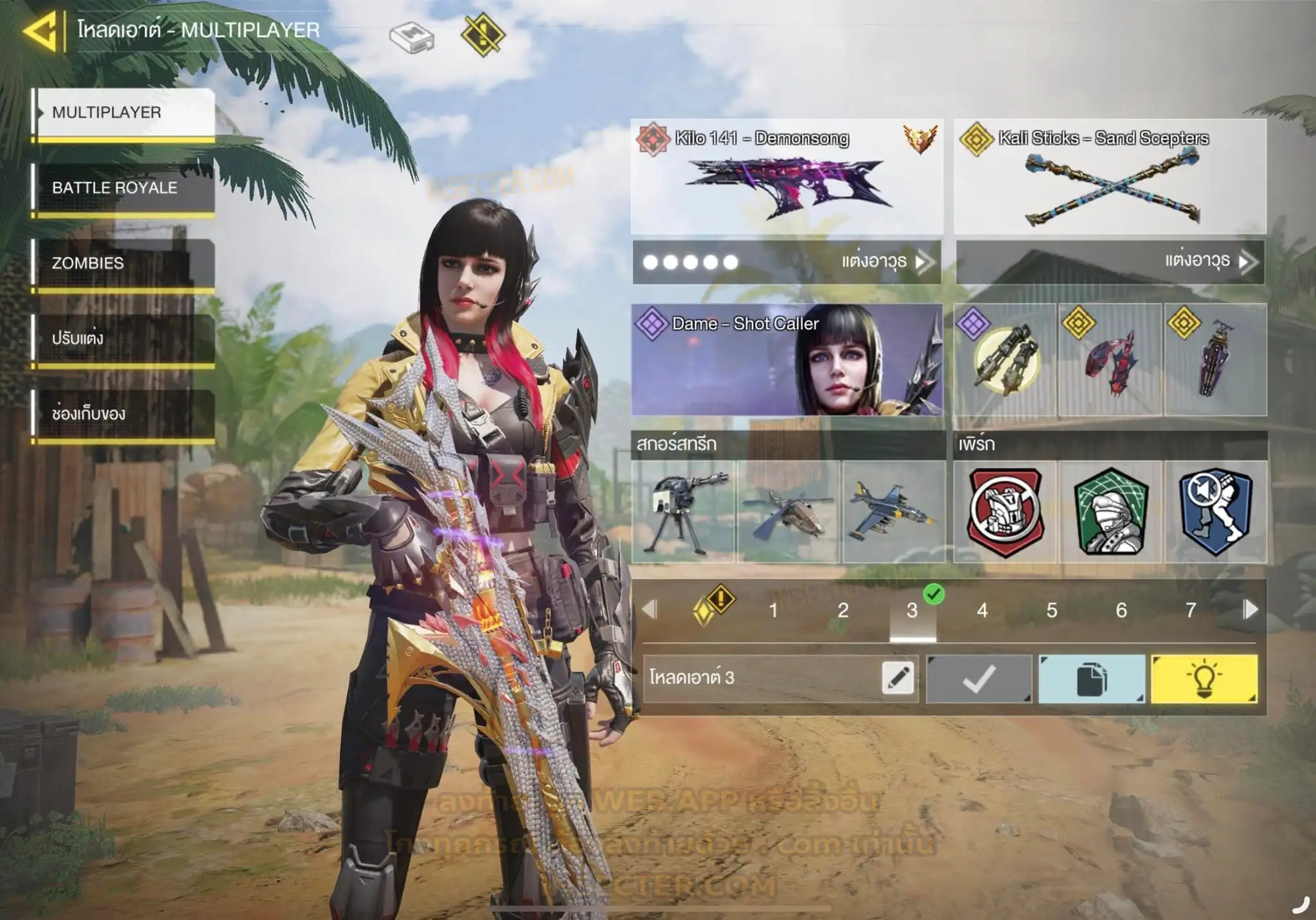Open the ปรับแต่ง customization tab
The image size is (1316, 920).
coord(123,338)
